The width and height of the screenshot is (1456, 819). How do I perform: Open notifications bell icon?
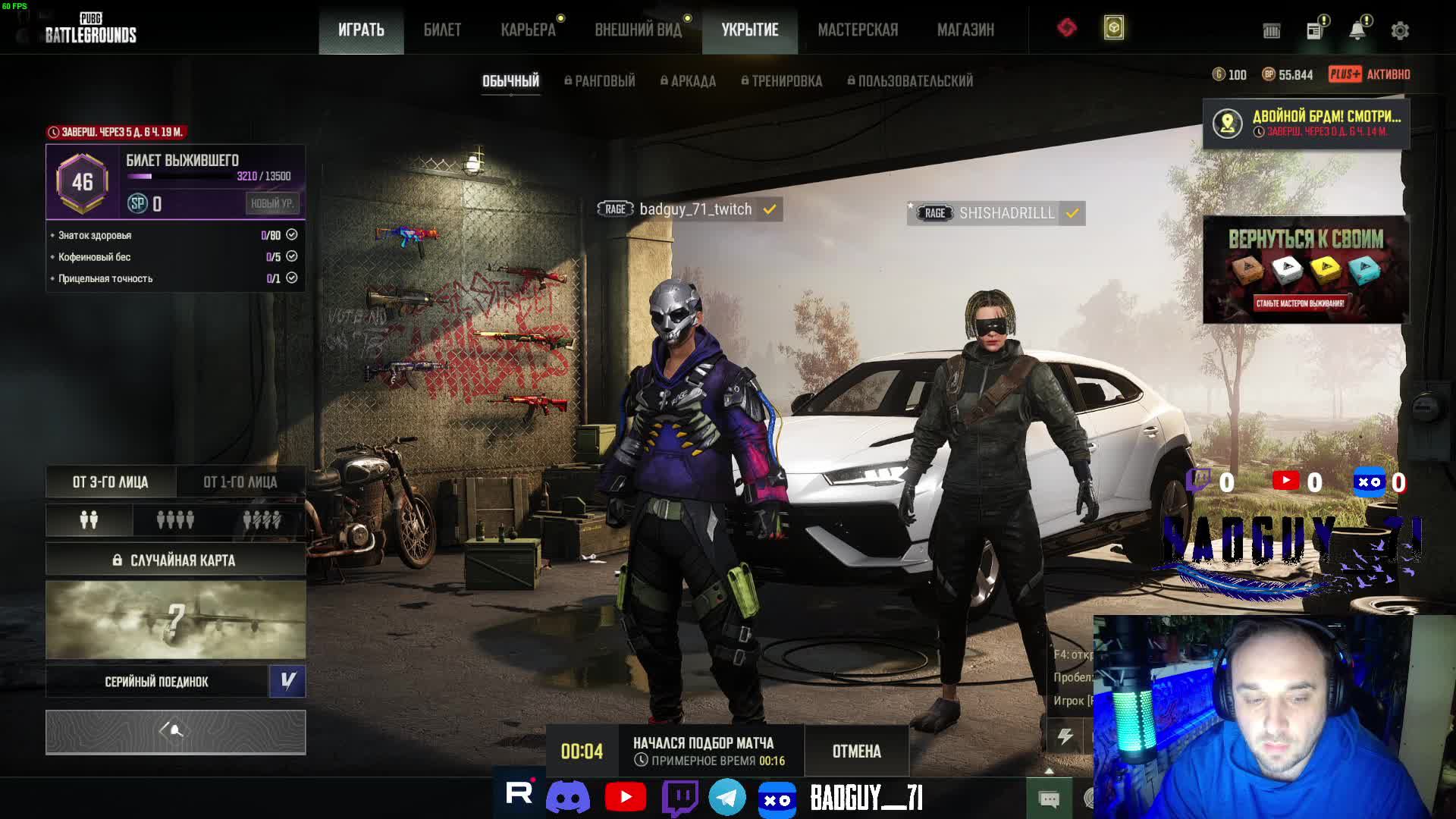pos(1357,30)
